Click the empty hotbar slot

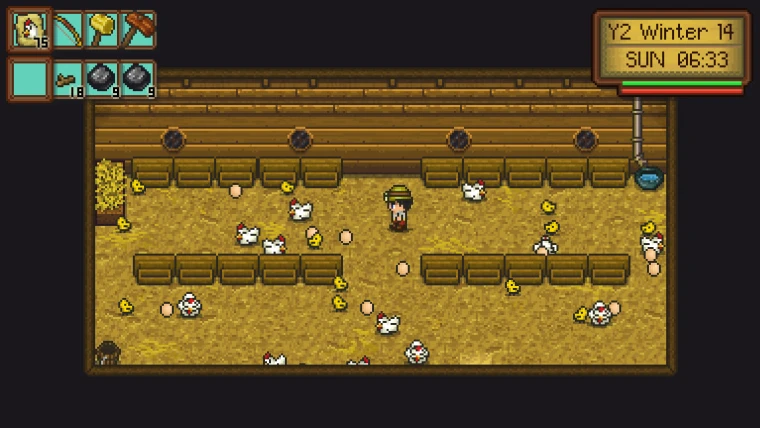[30, 78]
